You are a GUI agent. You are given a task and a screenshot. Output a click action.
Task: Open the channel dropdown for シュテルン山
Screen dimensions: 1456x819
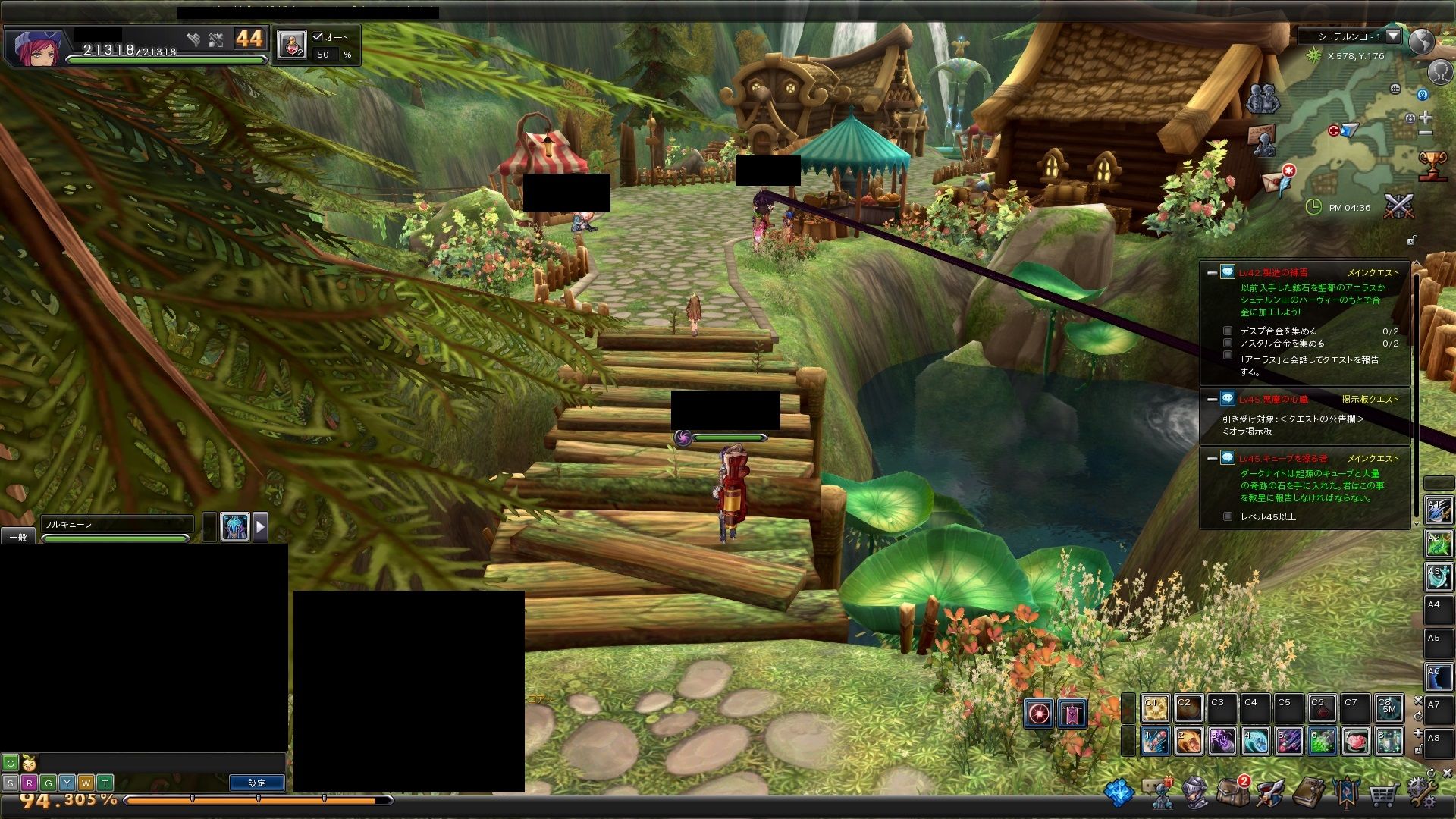tap(1393, 36)
